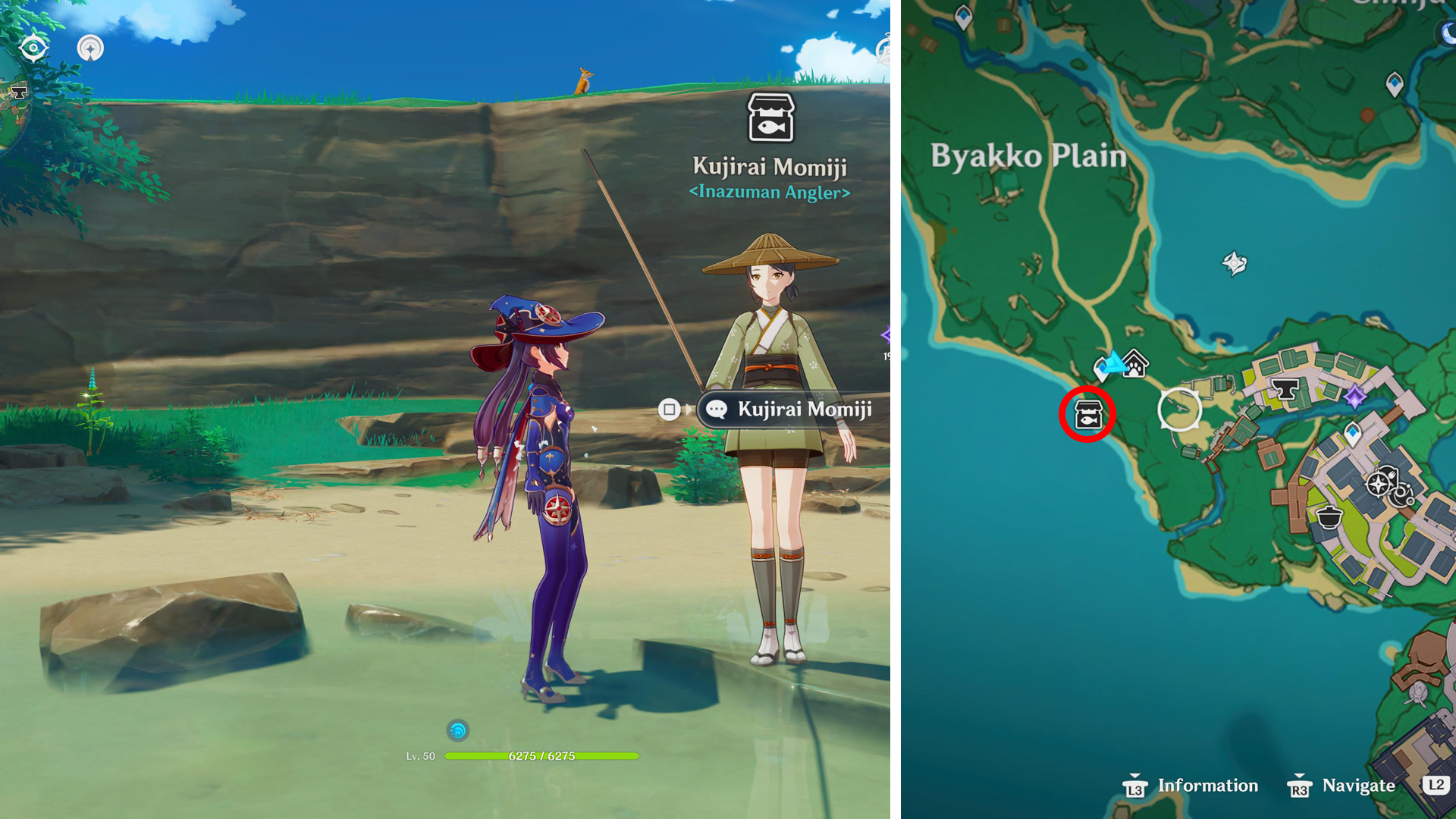Select the compass restaurant icon in Inazuma City
This screenshot has width=1456, height=819.
tap(1379, 482)
